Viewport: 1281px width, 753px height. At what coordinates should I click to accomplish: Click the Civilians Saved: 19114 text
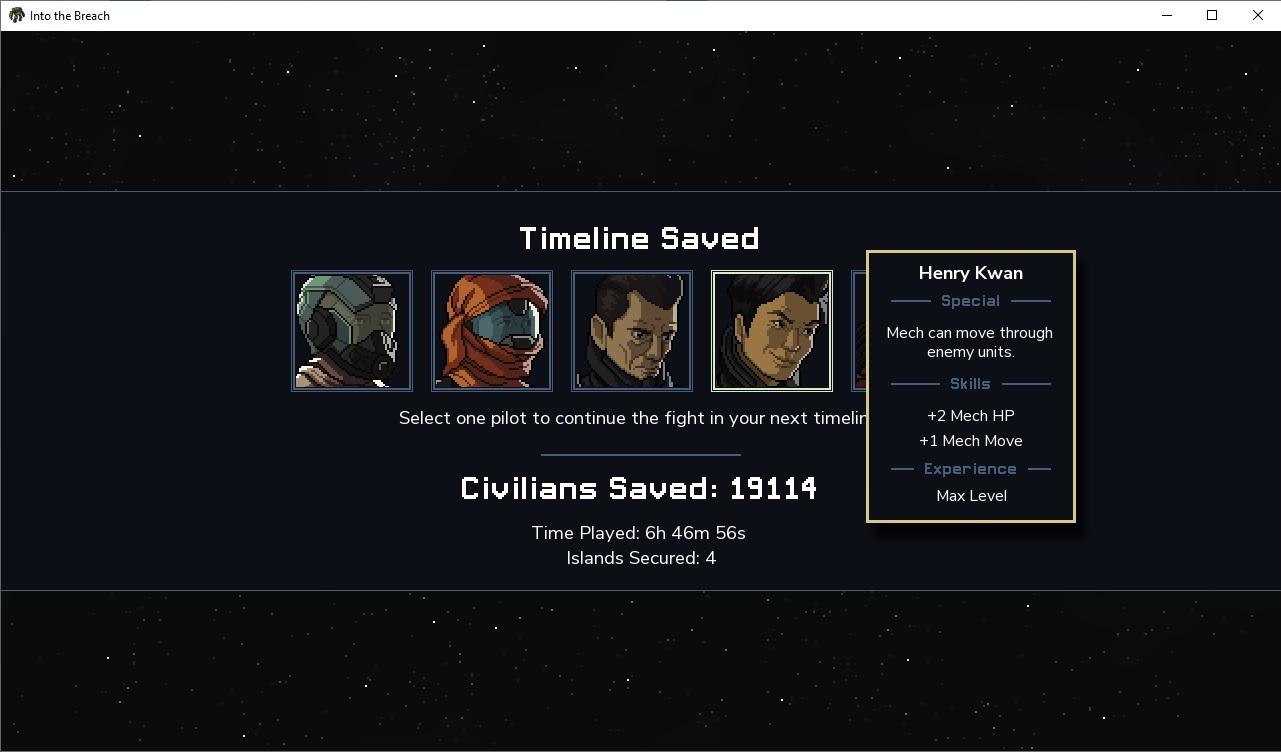tap(638, 488)
